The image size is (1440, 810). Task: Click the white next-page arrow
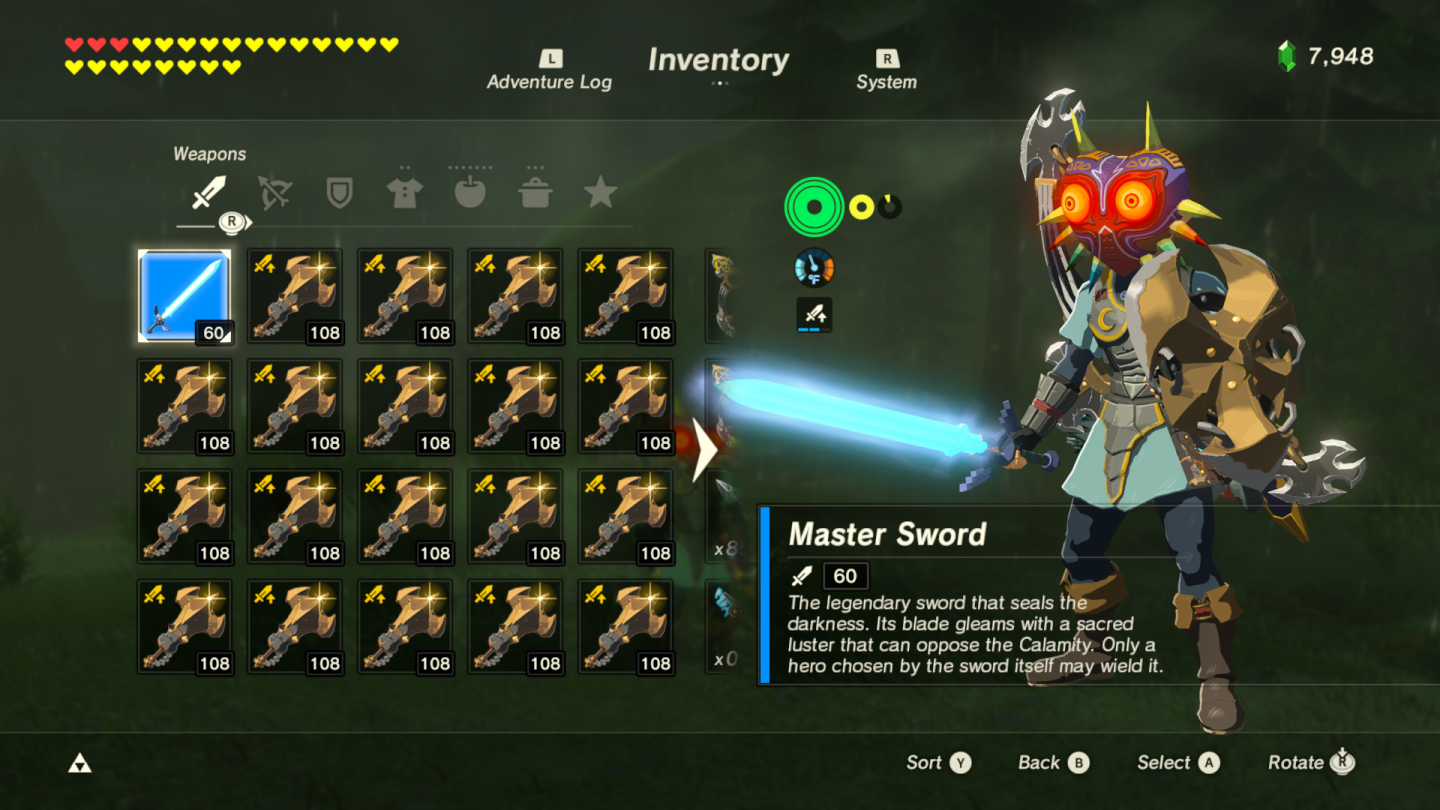[x=705, y=450]
